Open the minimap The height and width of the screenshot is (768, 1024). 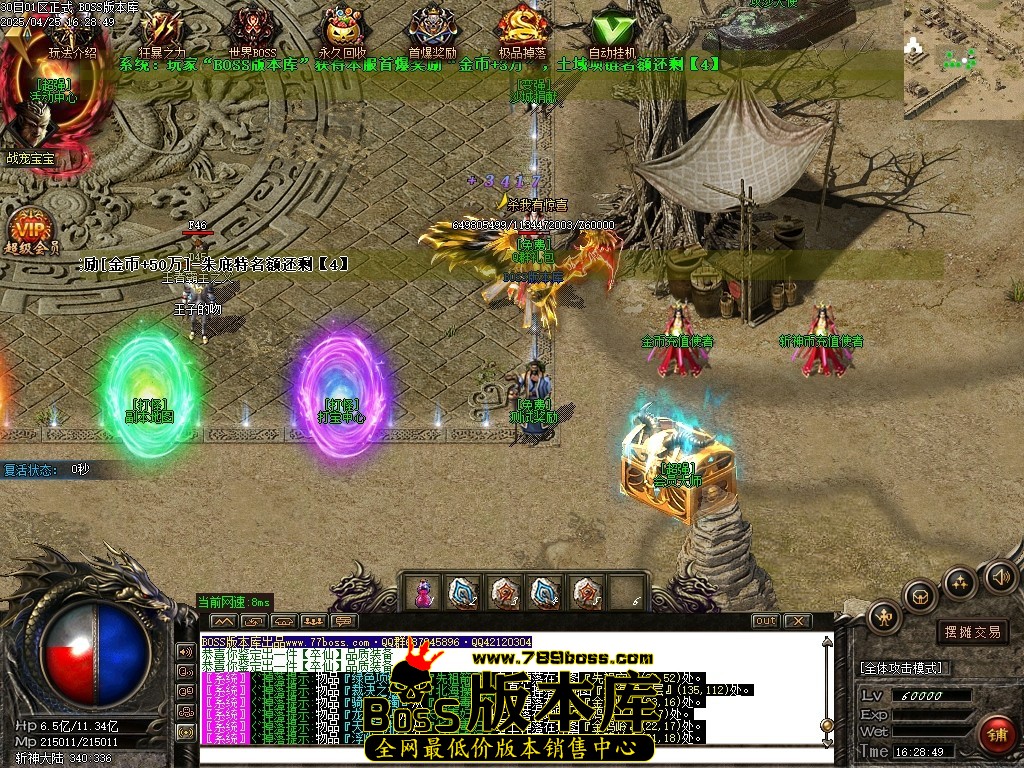[963, 58]
